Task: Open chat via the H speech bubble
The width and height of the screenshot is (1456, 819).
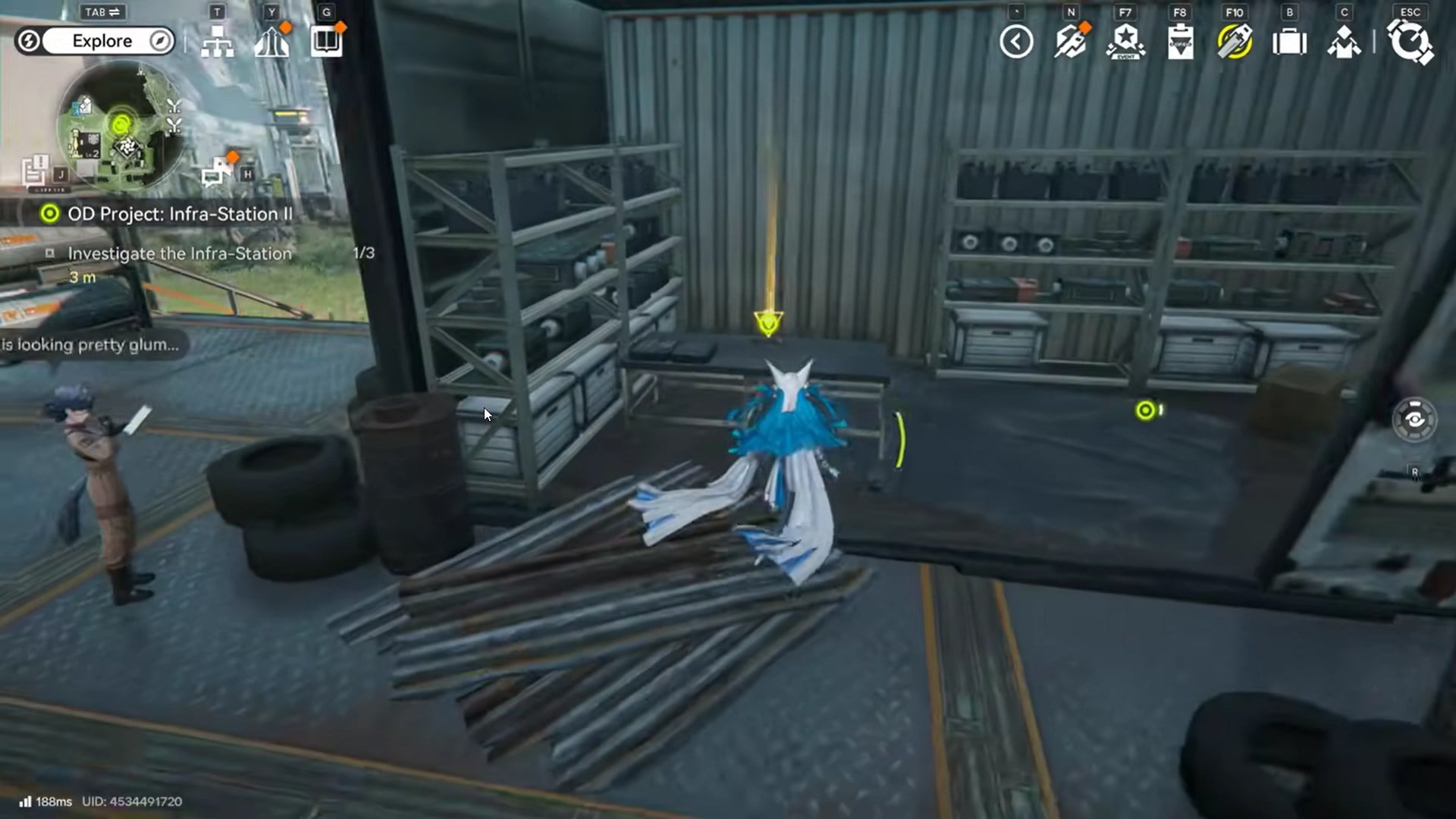Action: pos(218,168)
